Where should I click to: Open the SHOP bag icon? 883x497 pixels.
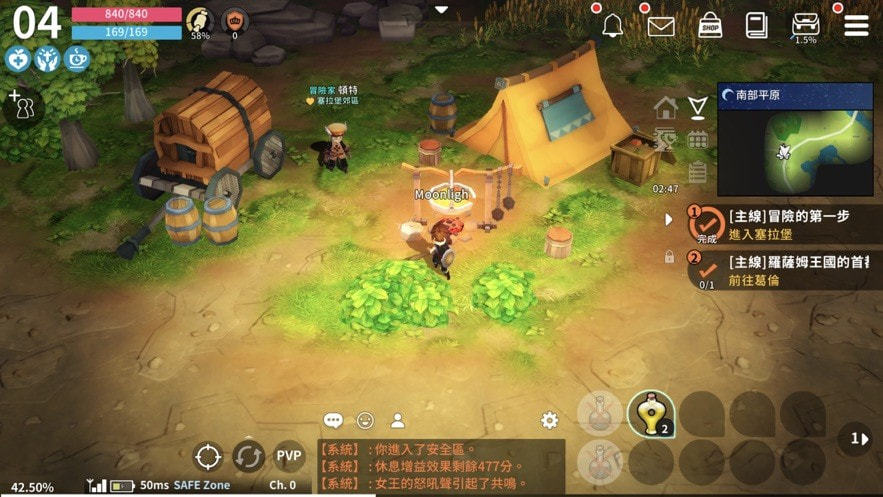[710, 25]
